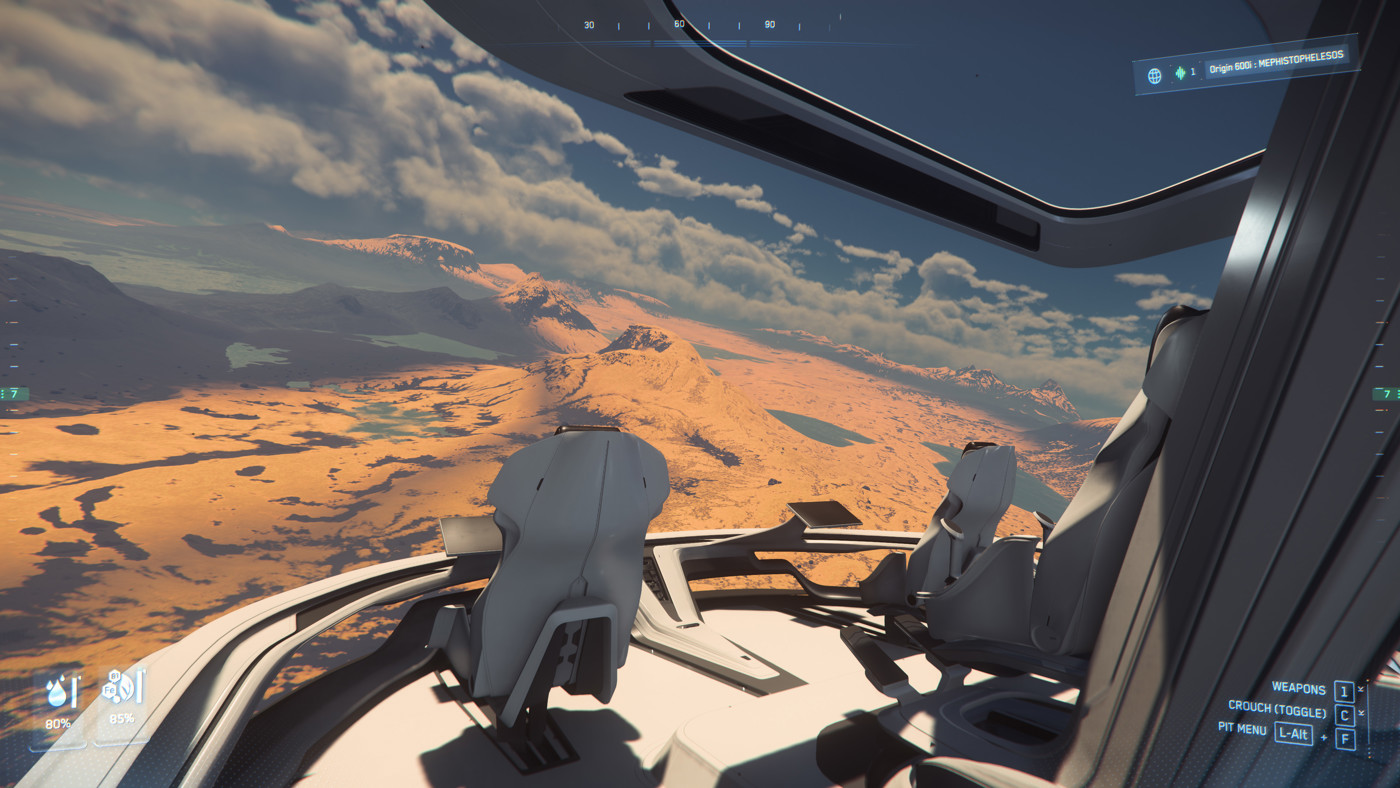1400x788 pixels.
Task: Click the CROUCH keybind [C] key icon
Action: pyautogui.click(x=1344, y=715)
